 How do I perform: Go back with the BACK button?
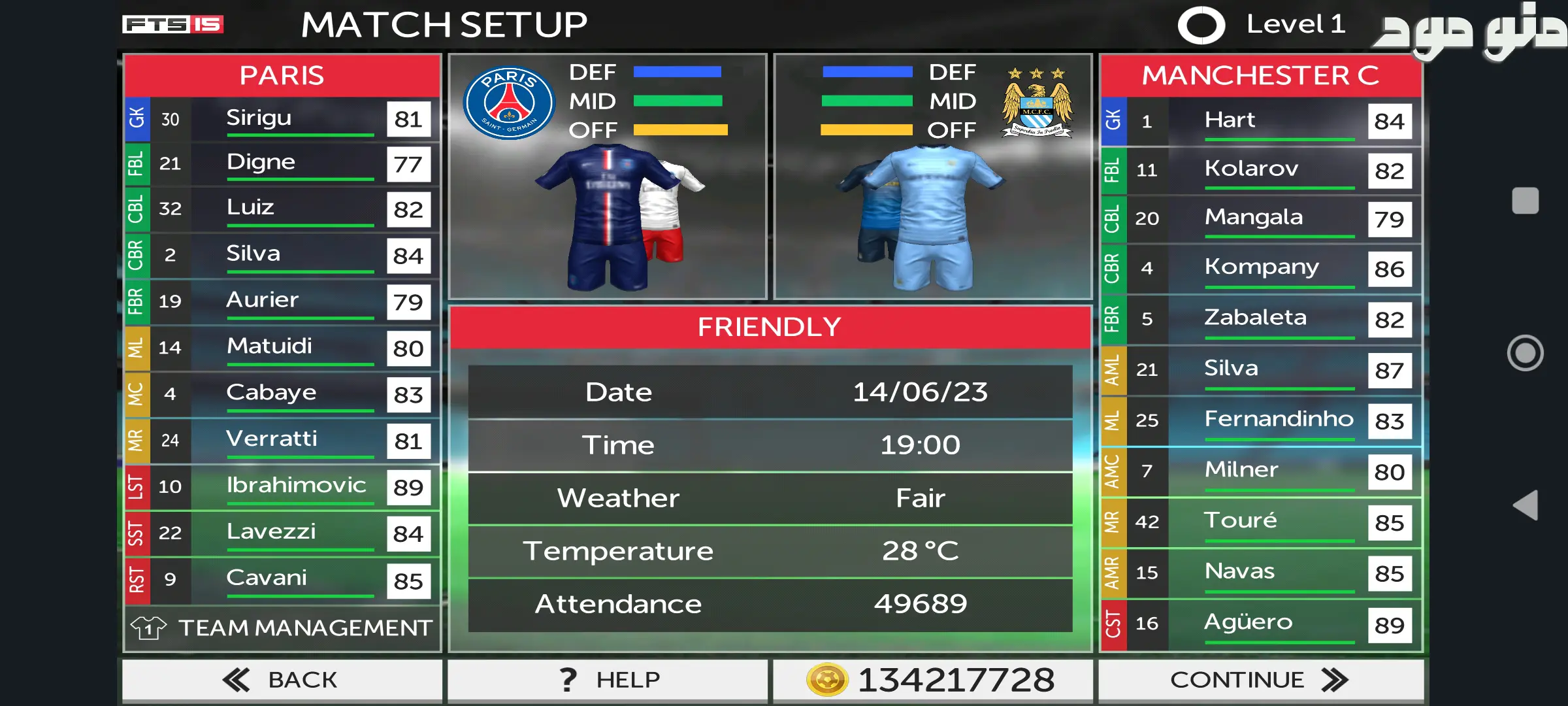282,680
